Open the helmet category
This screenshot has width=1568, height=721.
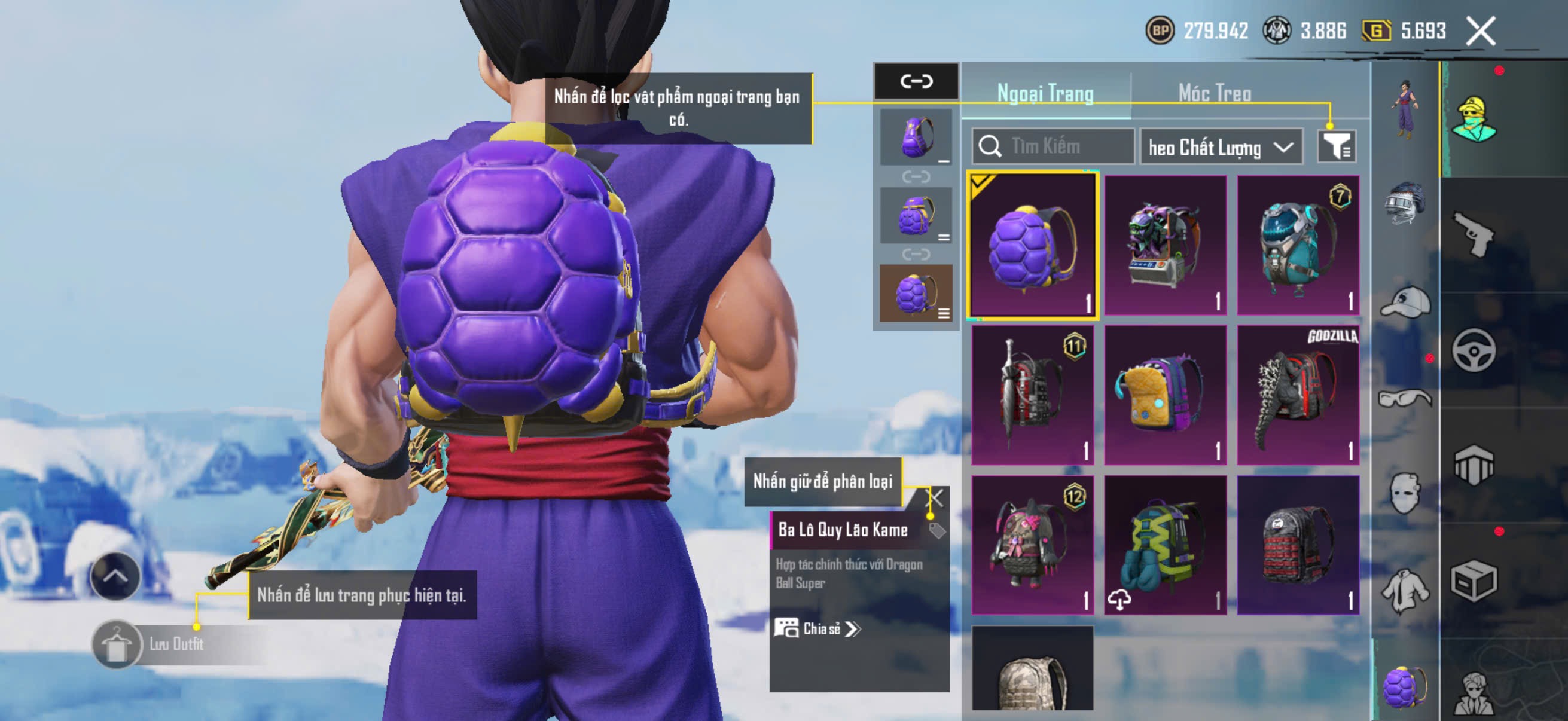pos(1404,203)
